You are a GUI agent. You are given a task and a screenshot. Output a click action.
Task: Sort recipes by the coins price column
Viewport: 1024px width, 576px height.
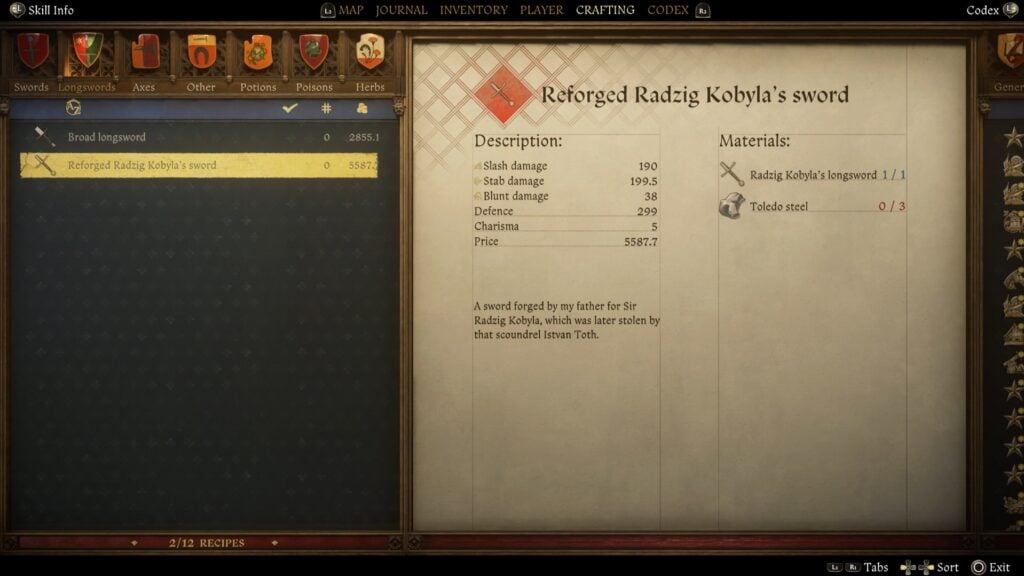coord(362,108)
